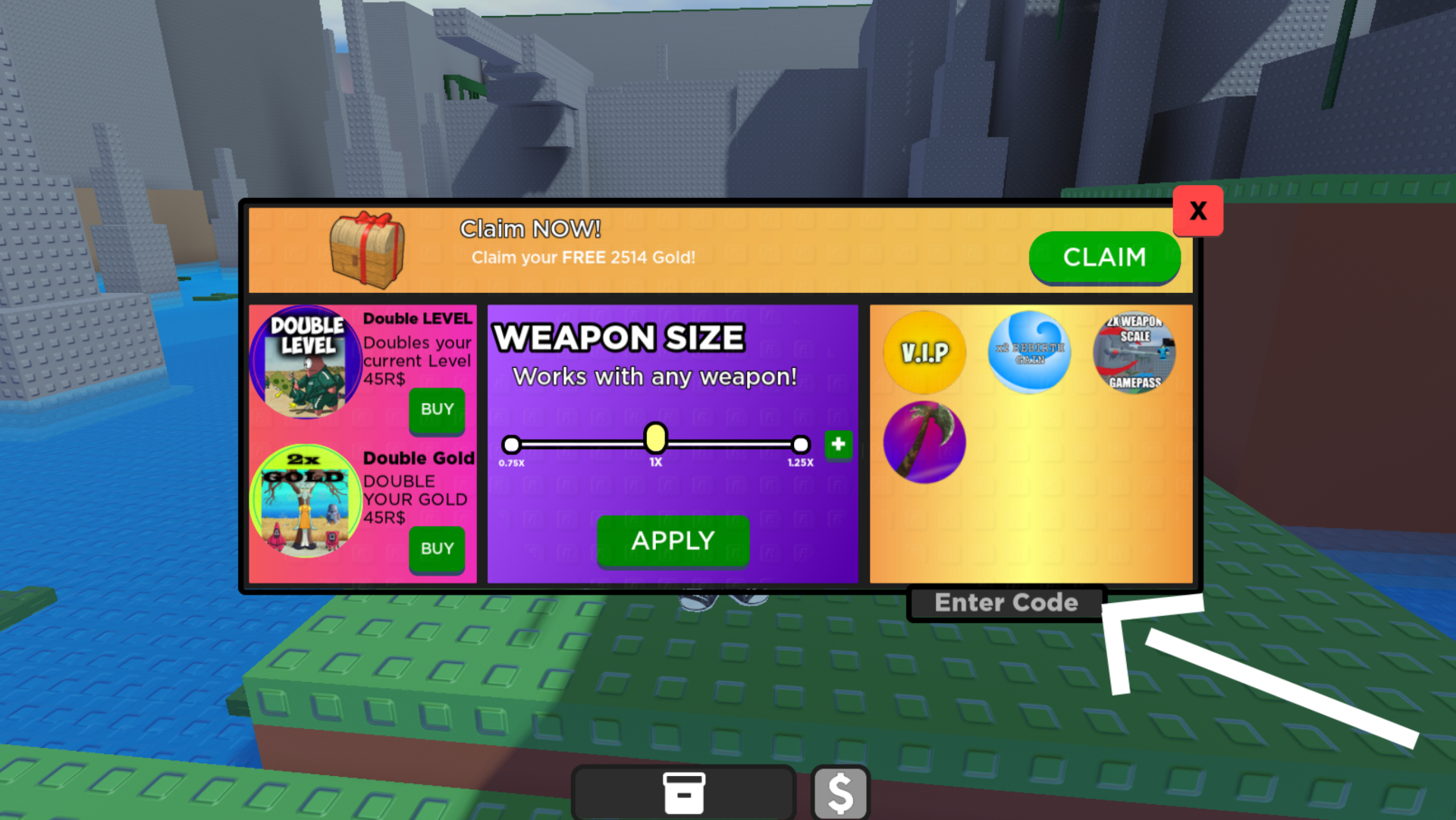
Task: Set weapon size to 0.75X point
Action: tap(512, 445)
